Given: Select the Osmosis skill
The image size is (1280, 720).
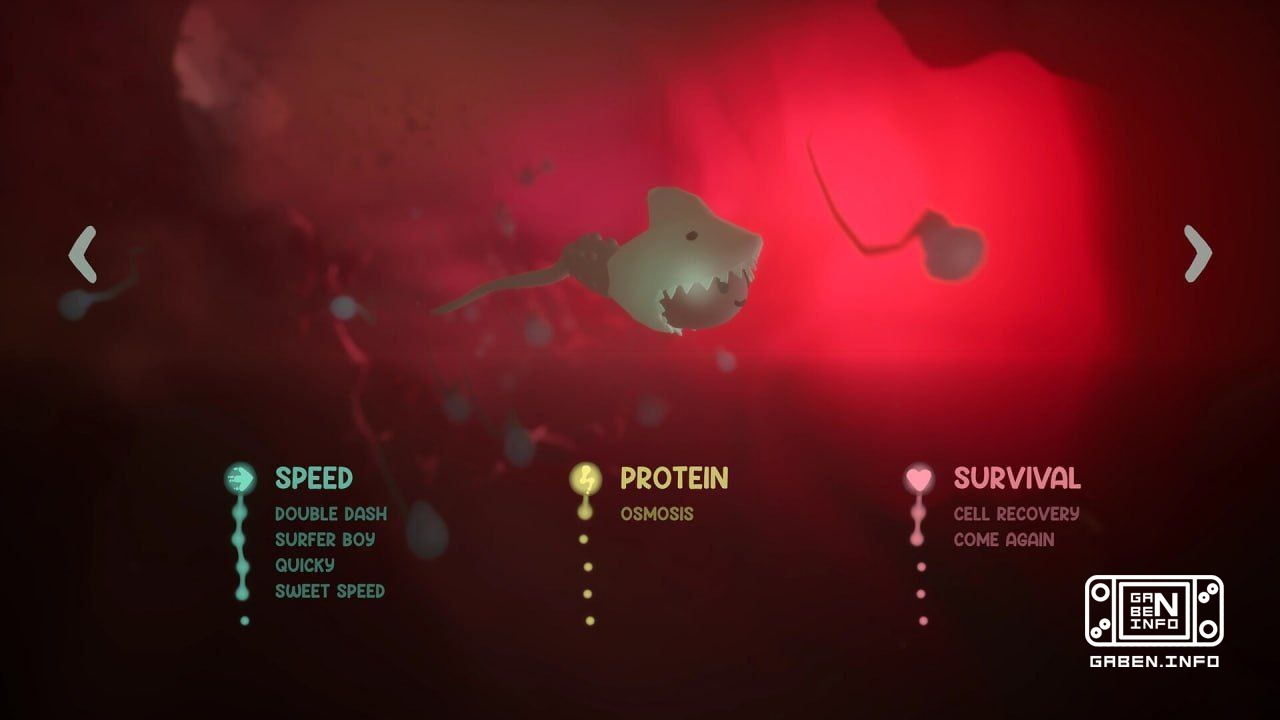Looking at the screenshot, I should coord(658,512).
